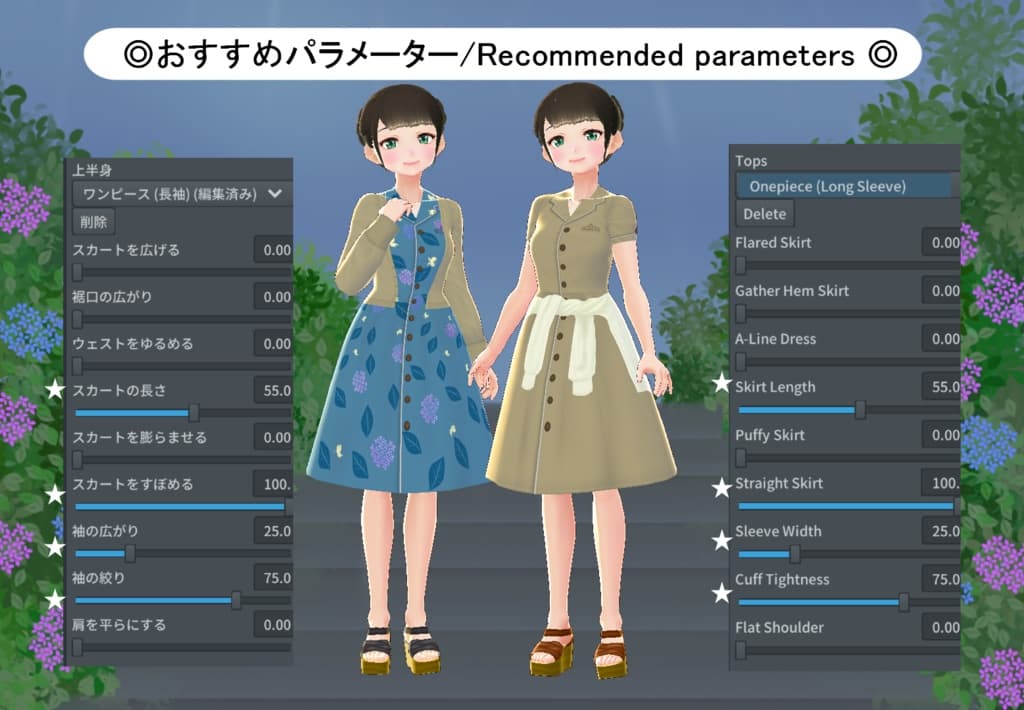The height and width of the screenshot is (710, 1024).
Task: Click the Skirt Length slider handle
Action: coord(860,409)
